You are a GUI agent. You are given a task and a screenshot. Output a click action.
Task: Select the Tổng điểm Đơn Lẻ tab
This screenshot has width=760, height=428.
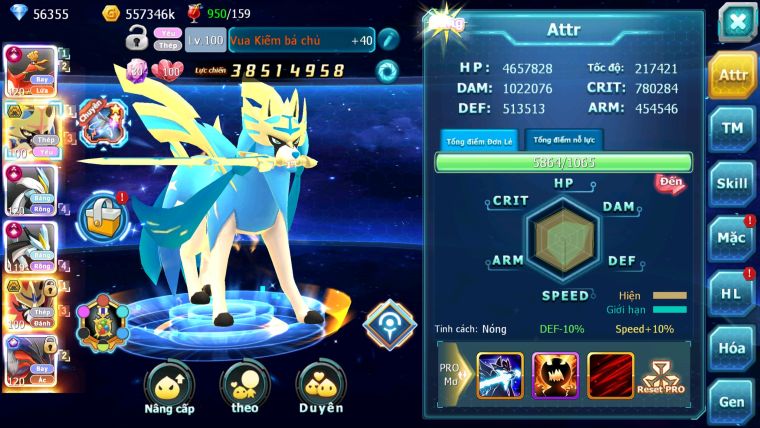click(x=478, y=140)
